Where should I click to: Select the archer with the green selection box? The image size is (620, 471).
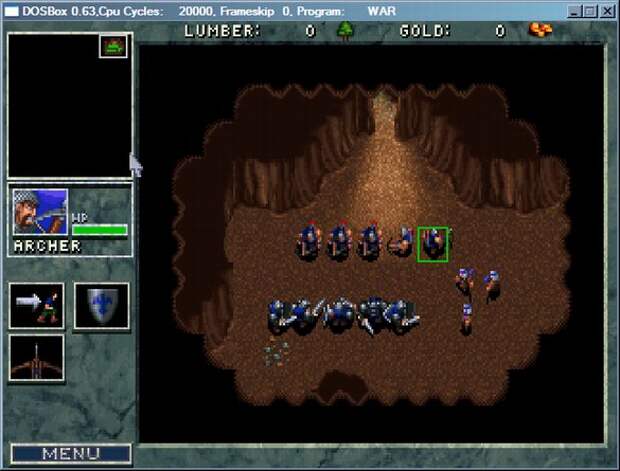click(x=432, y=244)
